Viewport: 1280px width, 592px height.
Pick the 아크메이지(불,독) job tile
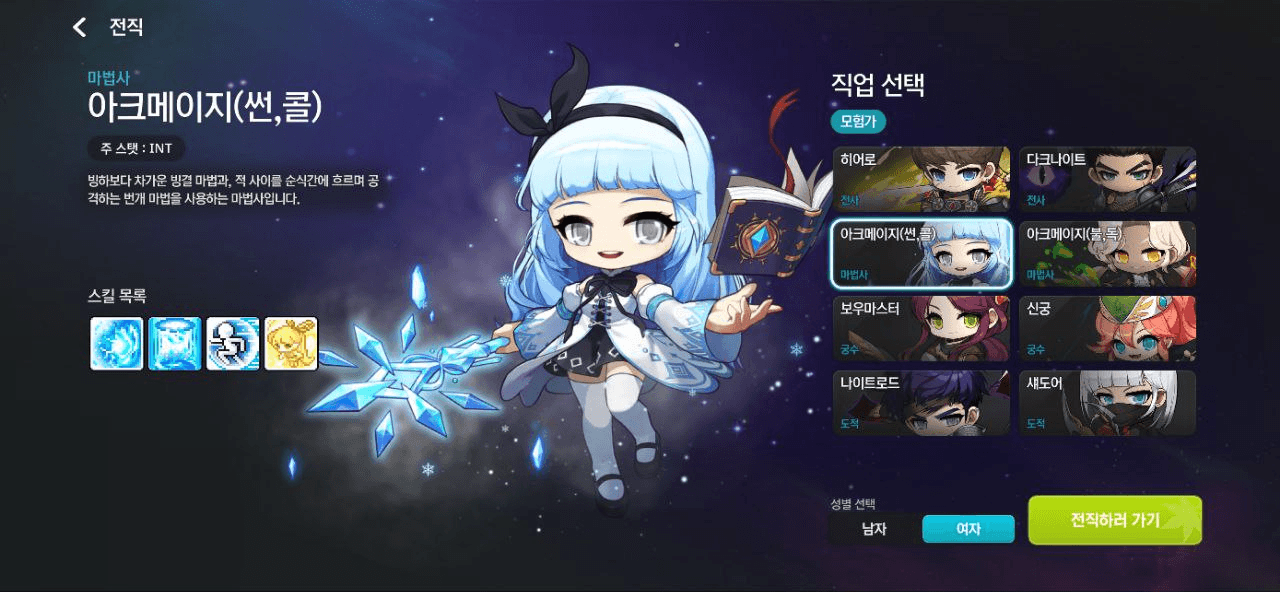click(x=1107, y=254)
